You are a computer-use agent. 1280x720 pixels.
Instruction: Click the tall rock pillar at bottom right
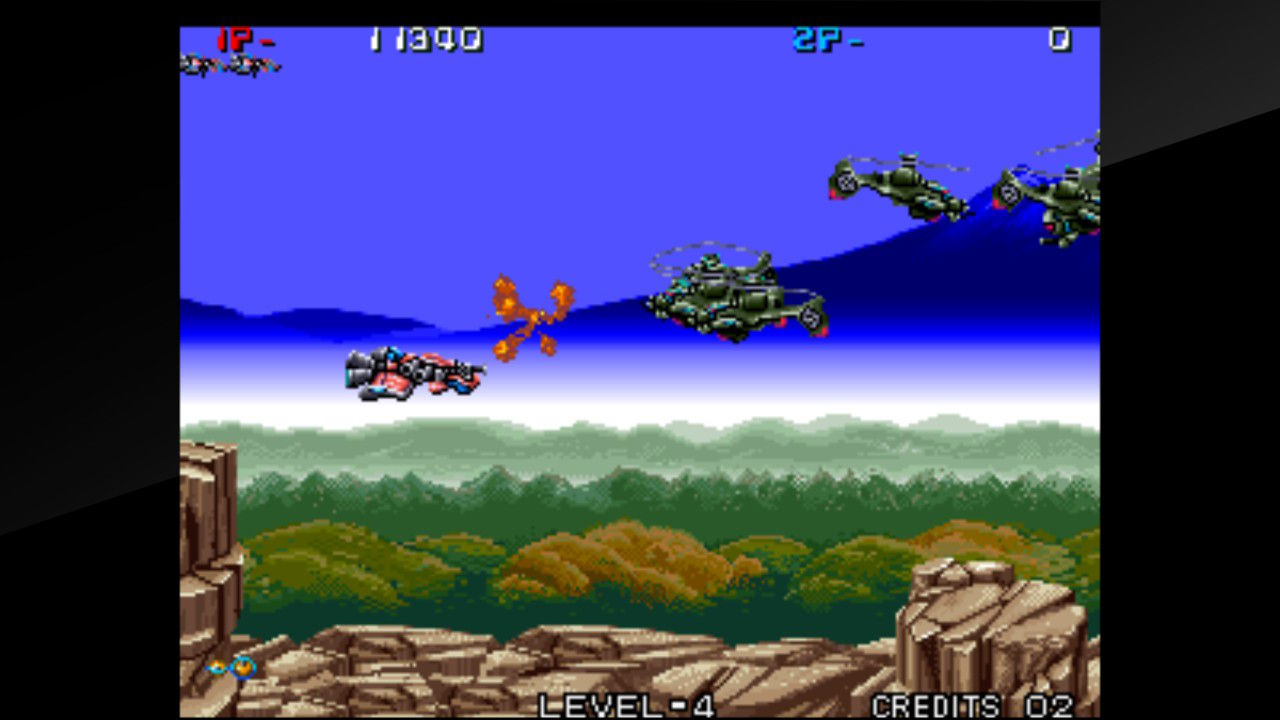click(x=985, y=625)
